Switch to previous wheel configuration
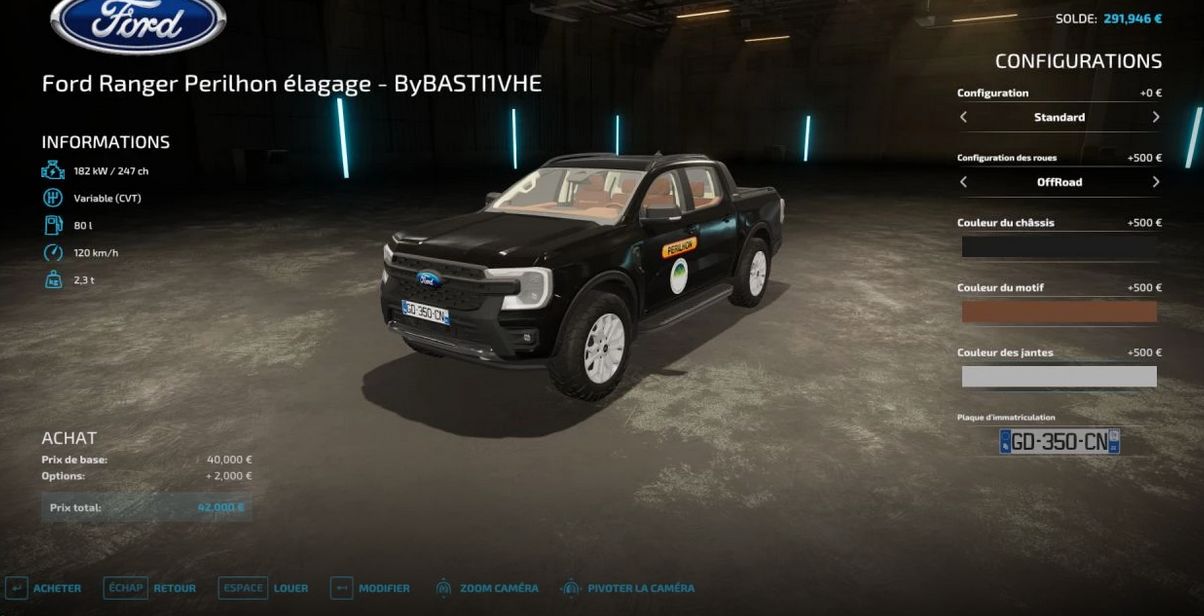Viewport: 1204px width, 616px height. [963, 182]
